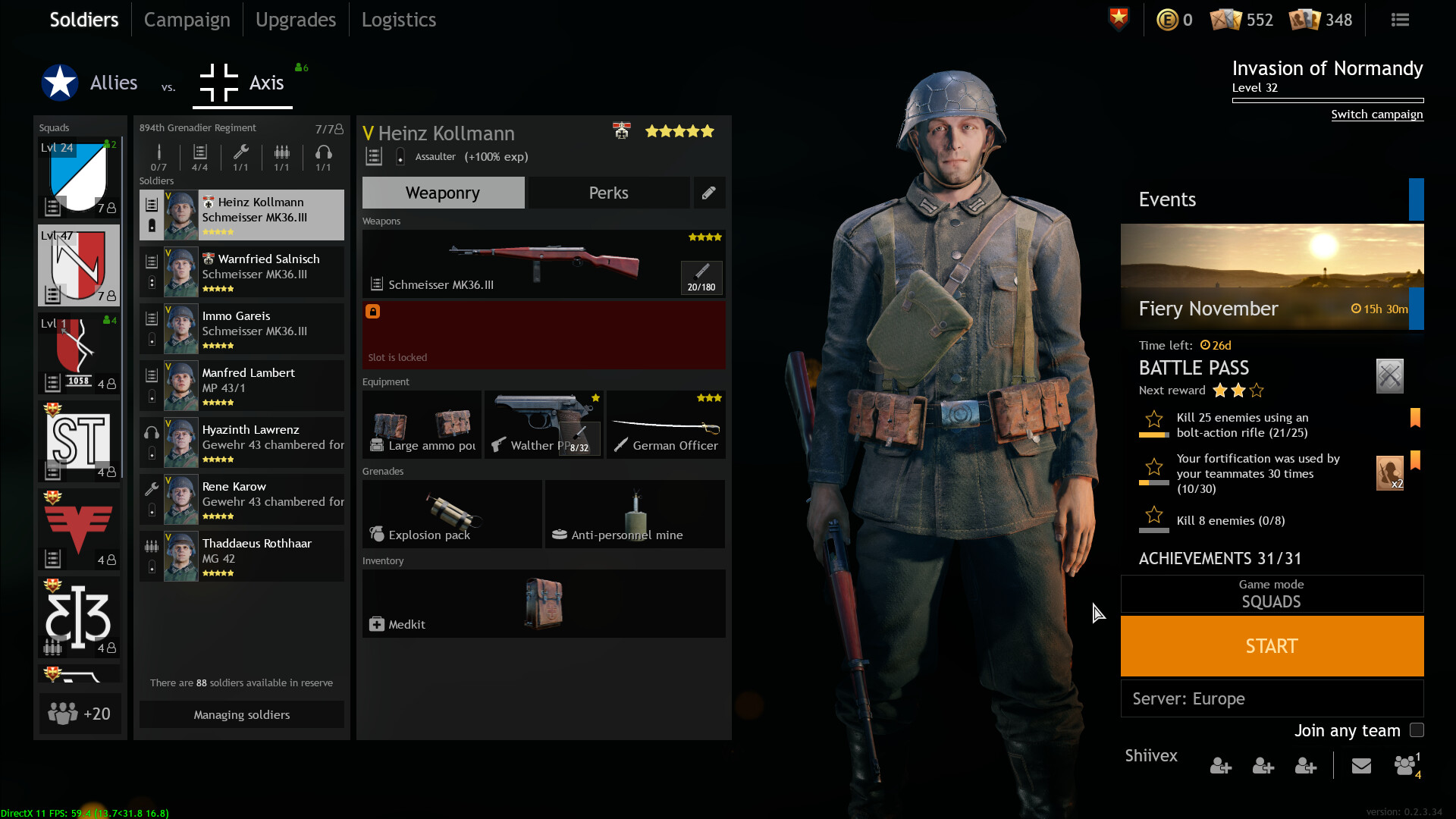1456x819 pixels.
Task: Select the Allies faction
Action: [90, 83]
